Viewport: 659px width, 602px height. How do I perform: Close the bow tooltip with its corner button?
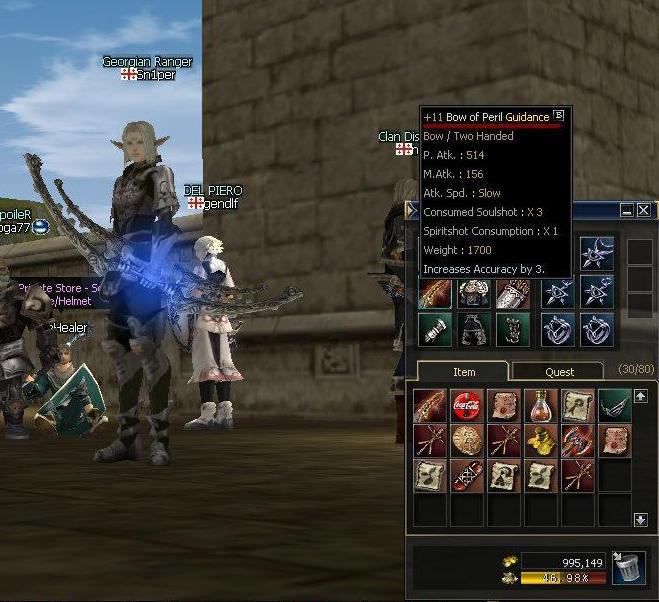coord(559,115)
